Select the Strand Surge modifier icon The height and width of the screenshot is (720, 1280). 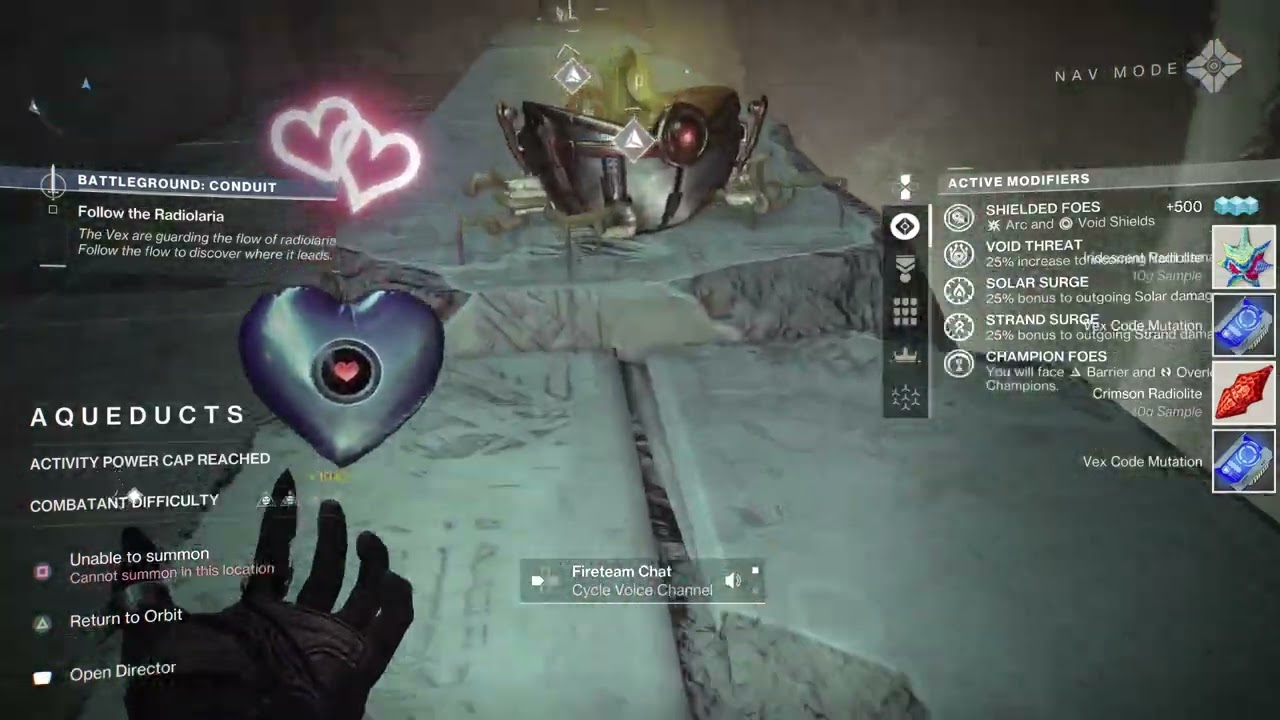[959, 327]
